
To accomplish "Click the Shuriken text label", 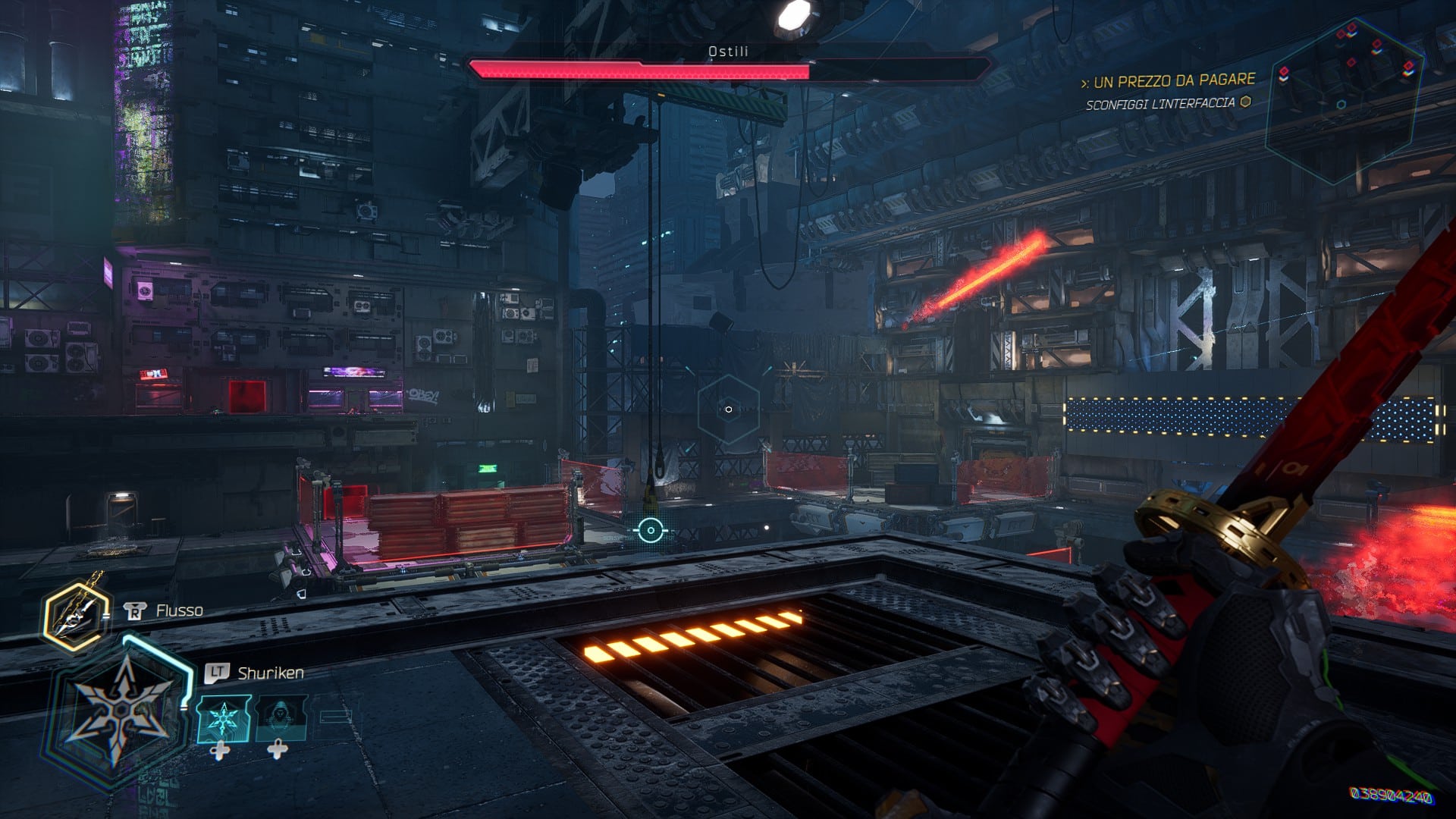I will tap(269, 672).
